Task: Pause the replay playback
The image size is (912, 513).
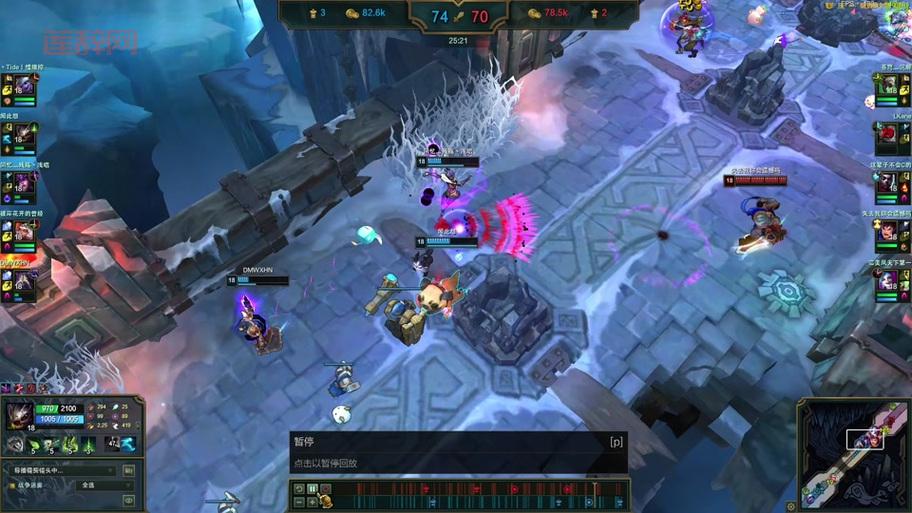Action: pyautogui.click(x=312, y=489)
